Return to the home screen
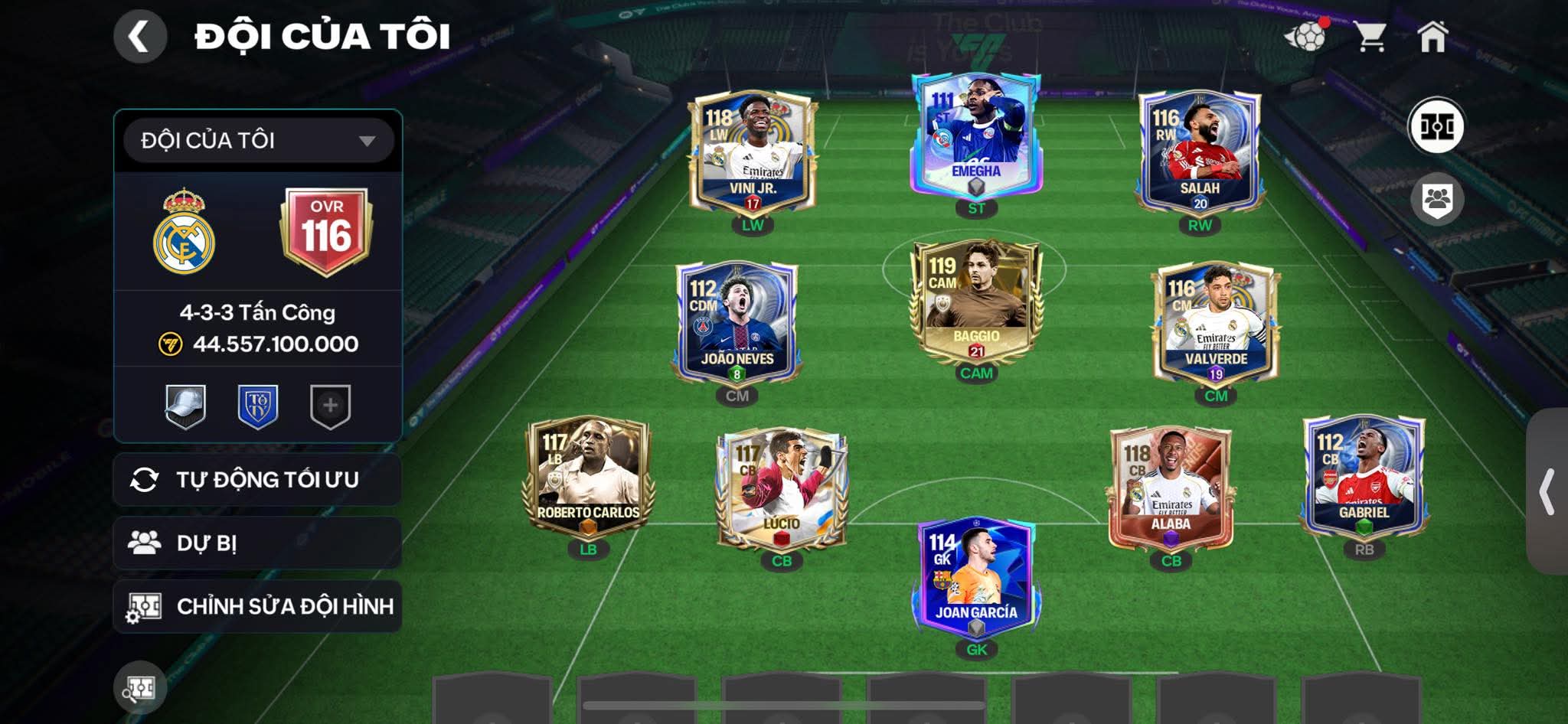Viewport: 1568px width, 724px height. 1432,36
